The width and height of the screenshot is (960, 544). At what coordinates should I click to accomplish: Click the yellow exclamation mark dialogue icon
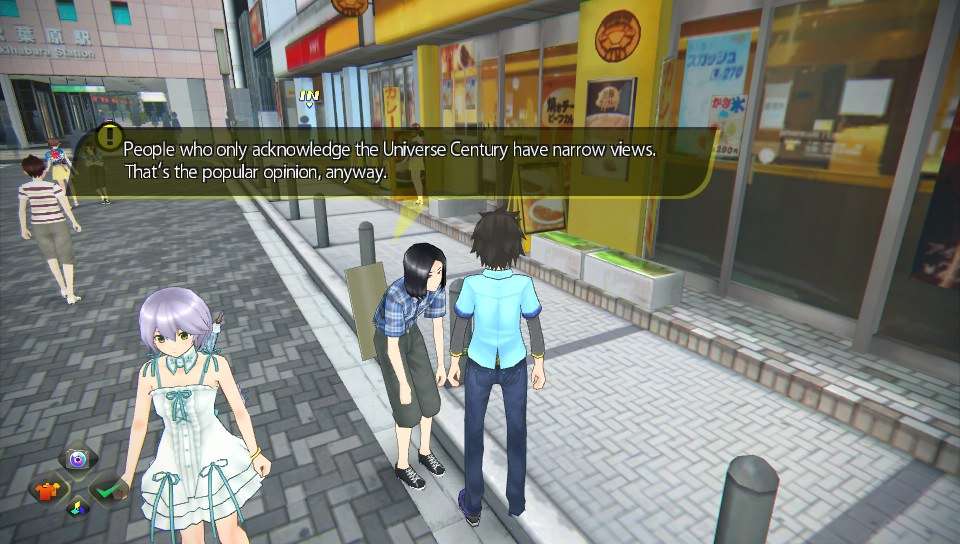click(109, 137)
